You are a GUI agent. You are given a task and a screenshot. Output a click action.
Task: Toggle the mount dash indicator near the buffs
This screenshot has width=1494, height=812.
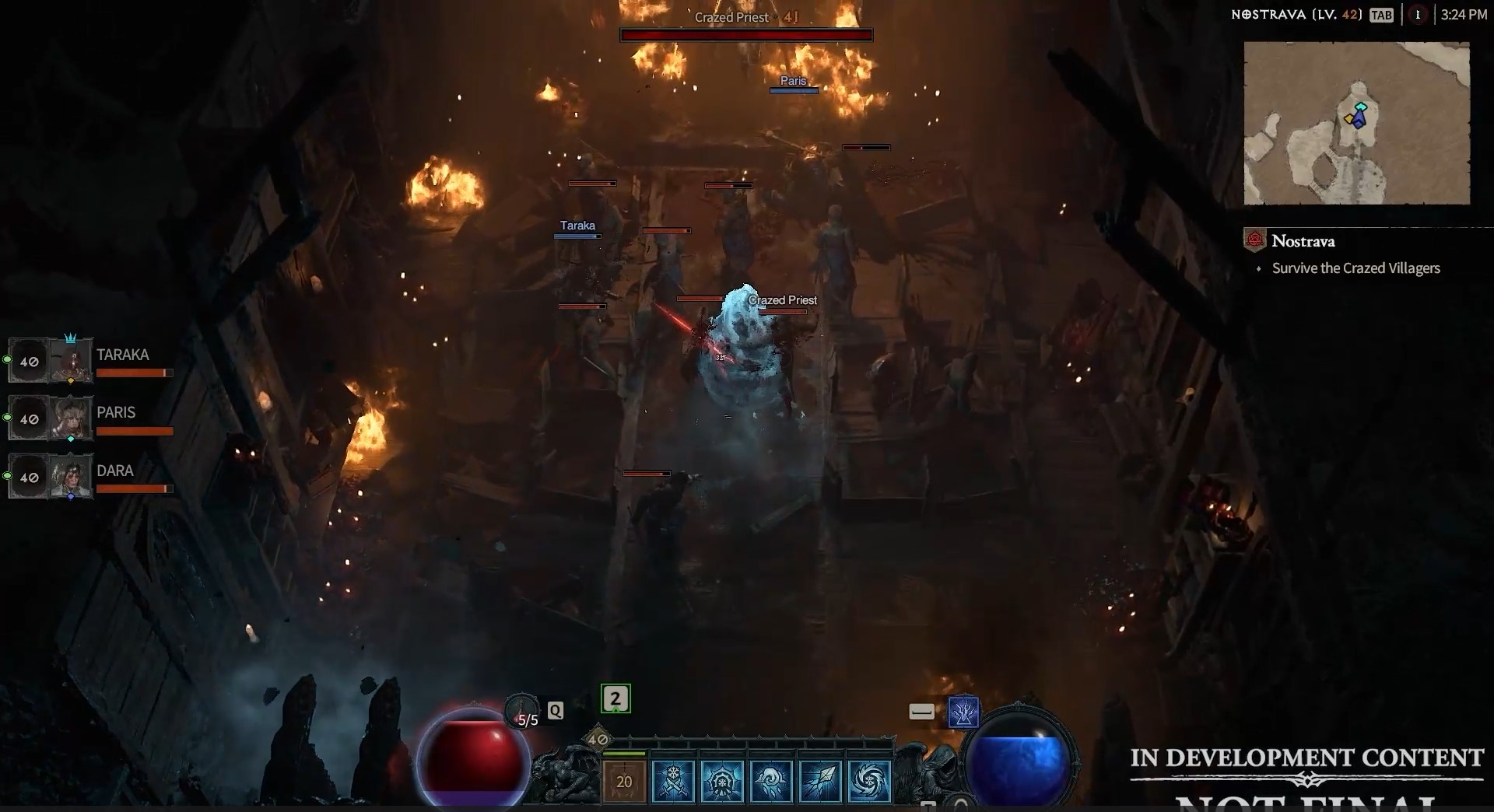[x=922, y=712]
